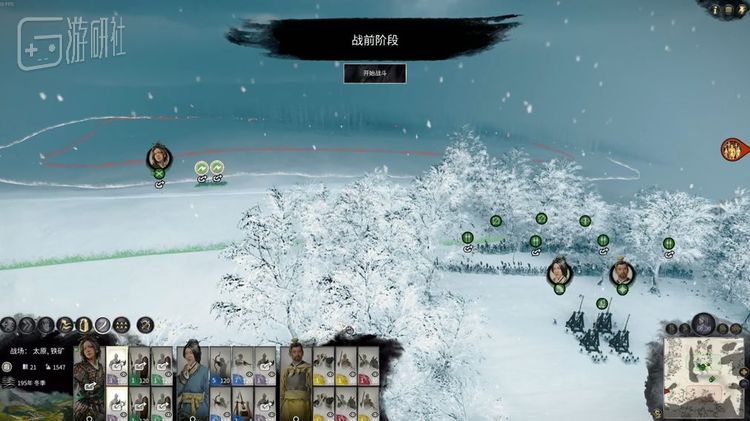Open the top-right corner menu button
The height and width of the screenshot is (421, 750).
click(x=740, y=9)
